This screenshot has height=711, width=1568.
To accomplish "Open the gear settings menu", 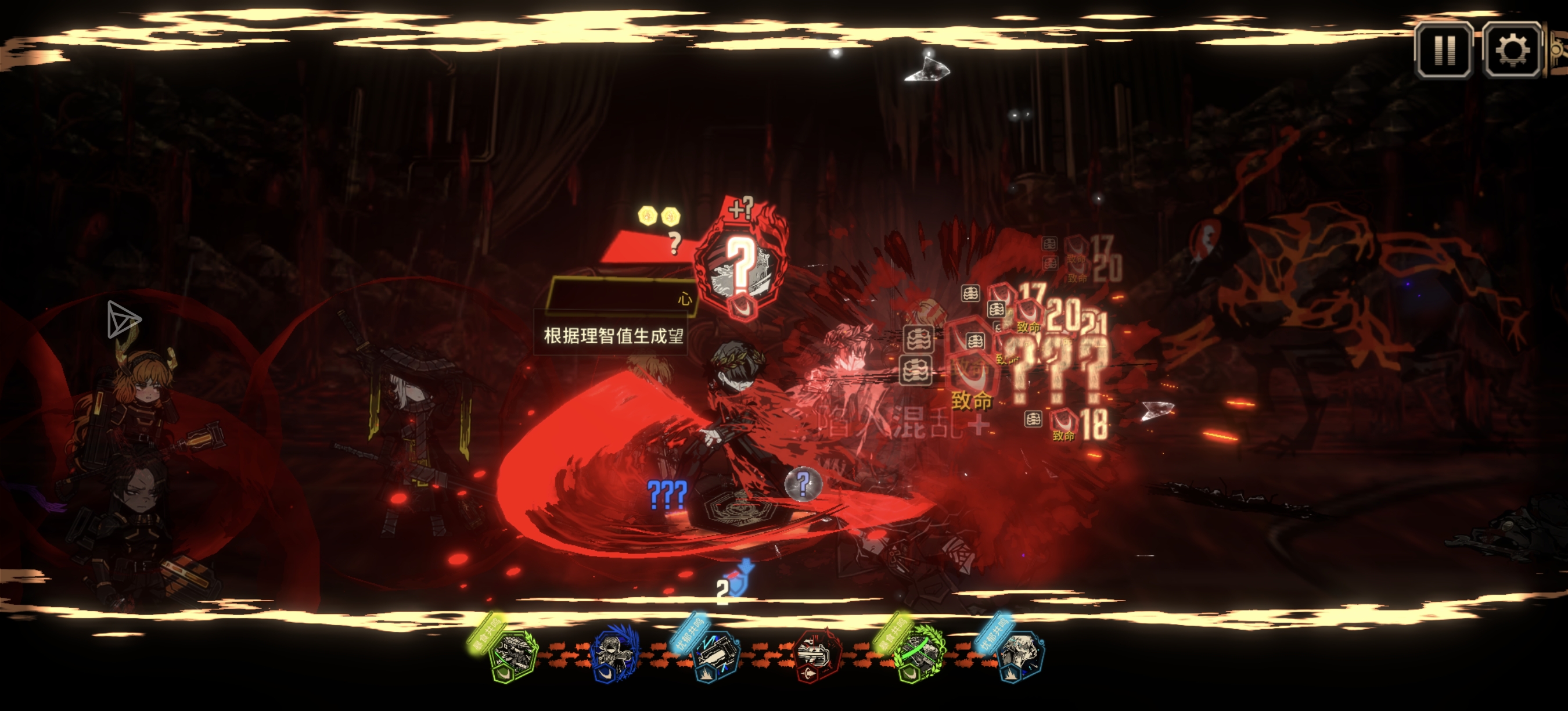I will click(1512, 51).
